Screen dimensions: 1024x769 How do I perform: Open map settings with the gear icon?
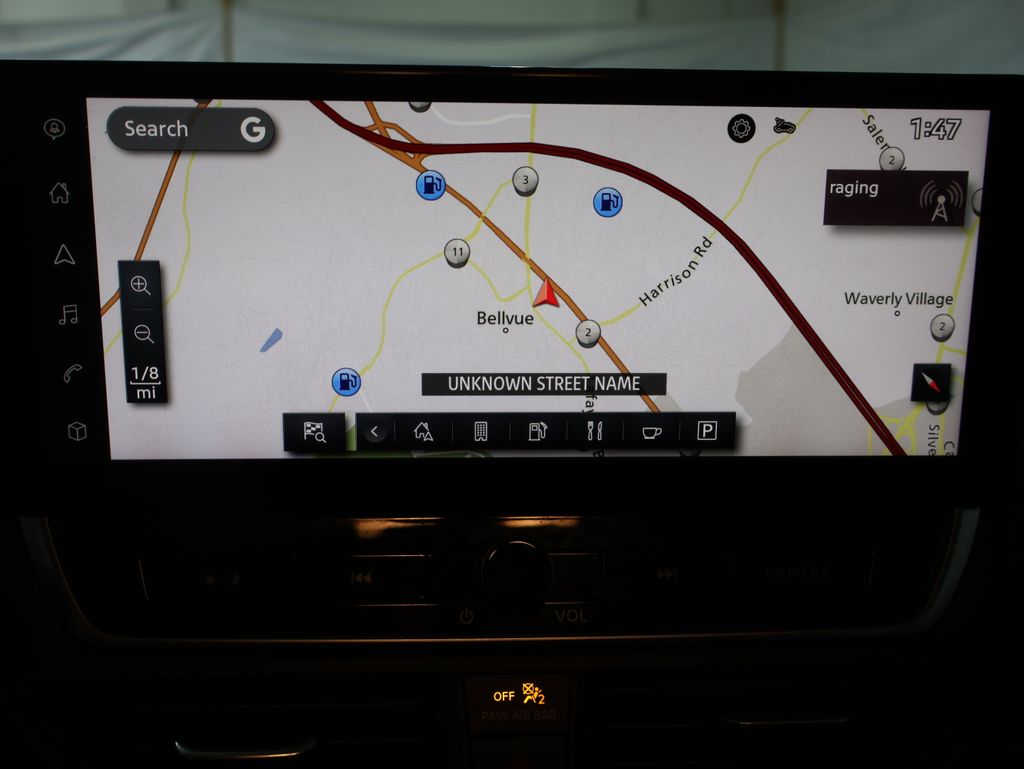pyautogui.click(x=741, y=128)
